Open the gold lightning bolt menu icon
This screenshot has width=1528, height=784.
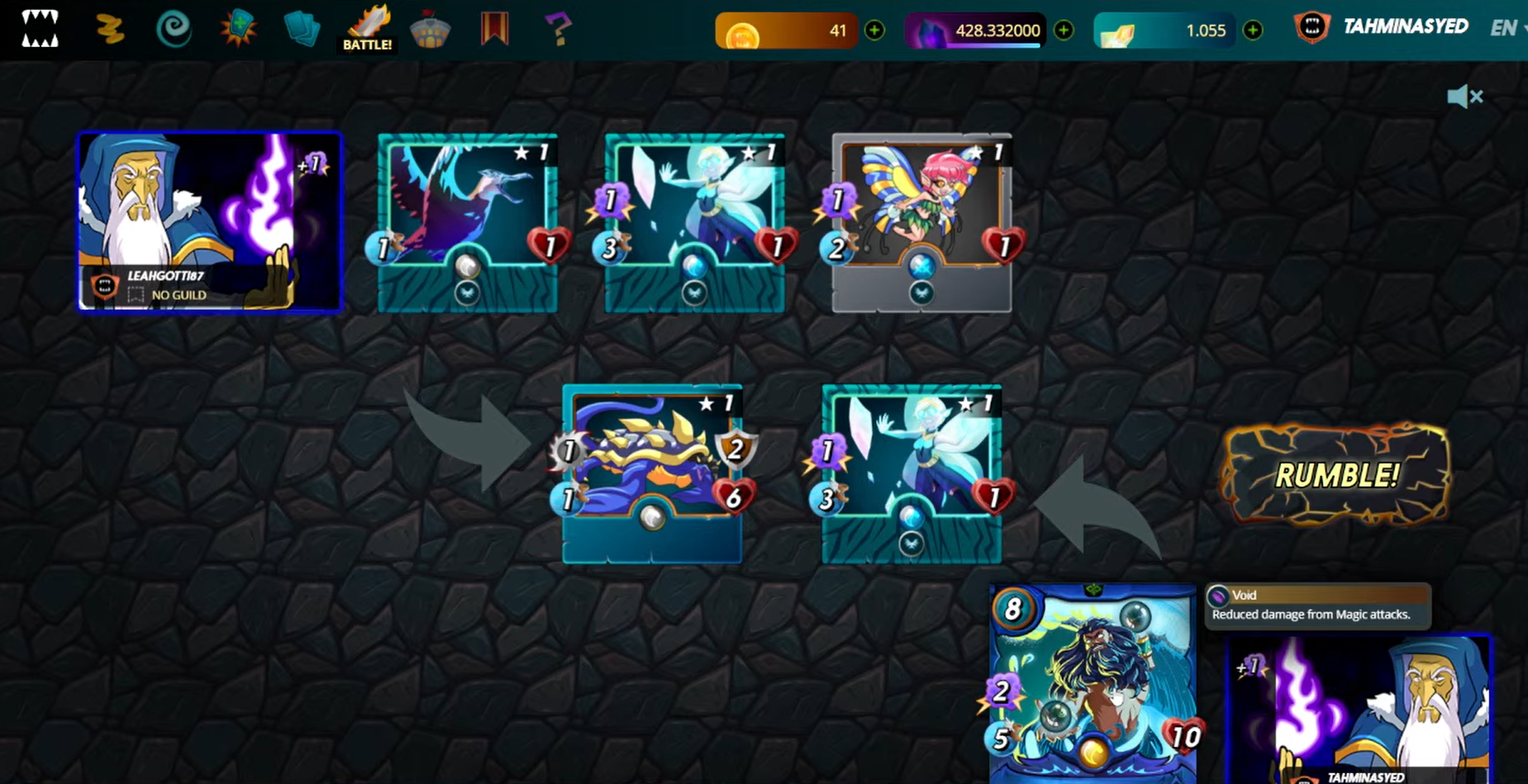[109, 30]
